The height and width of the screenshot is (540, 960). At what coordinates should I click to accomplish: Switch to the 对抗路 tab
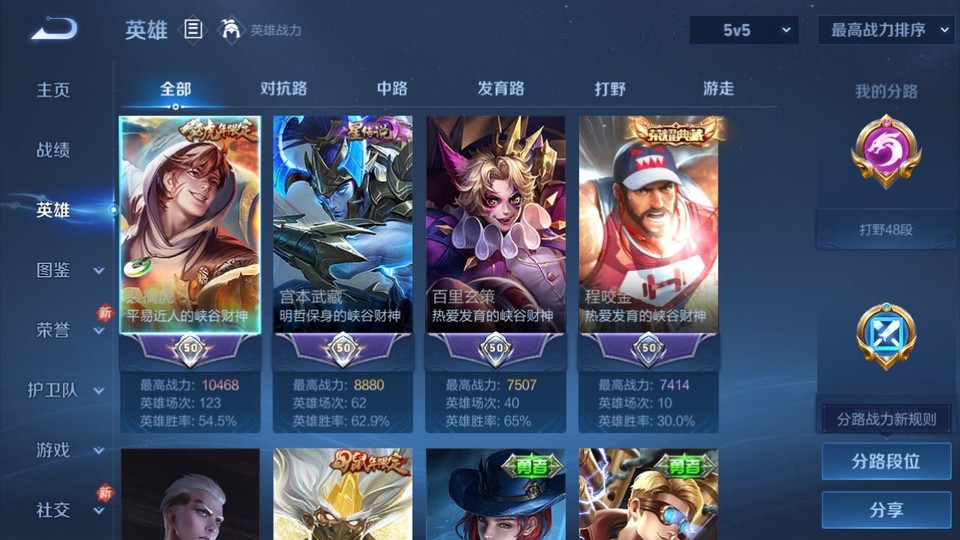(x=283, y=89)
